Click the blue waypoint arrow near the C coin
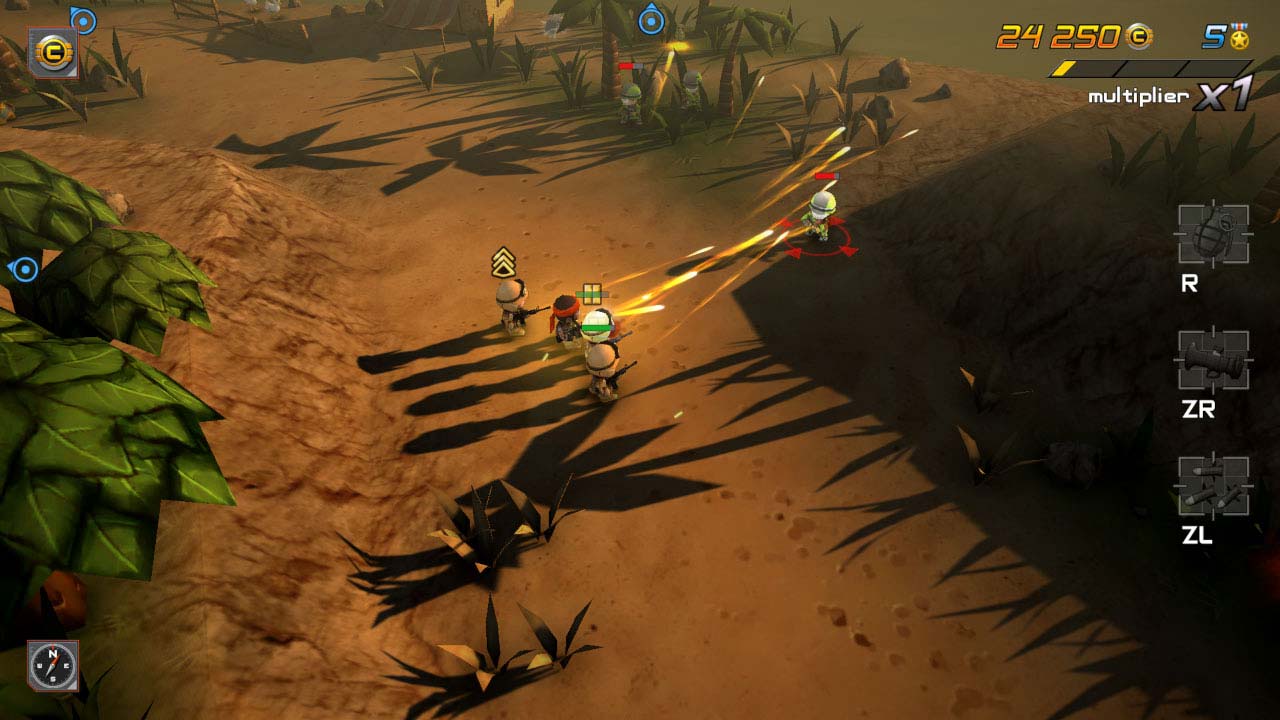The image size is (1280, 720). click(x=84, y=18)
